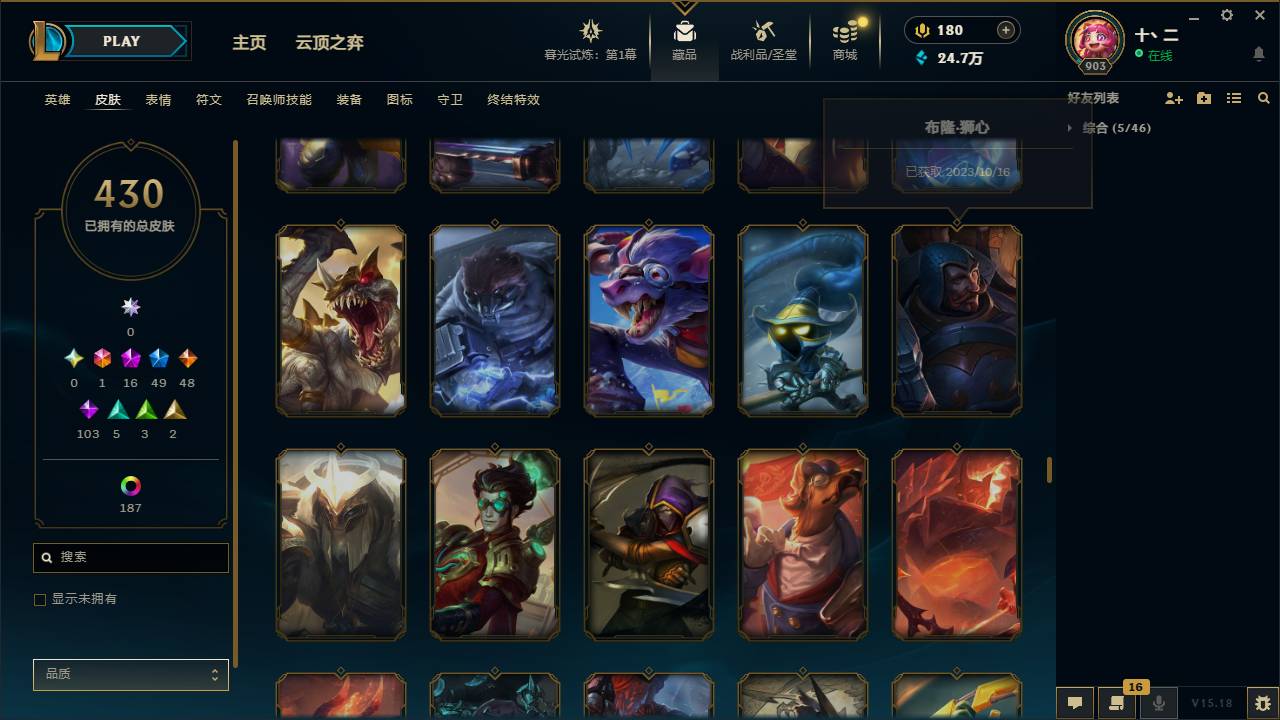1280x720 pixels.
Task: Toggle the voice microphone mute
Action: [x=1159, y=703]
